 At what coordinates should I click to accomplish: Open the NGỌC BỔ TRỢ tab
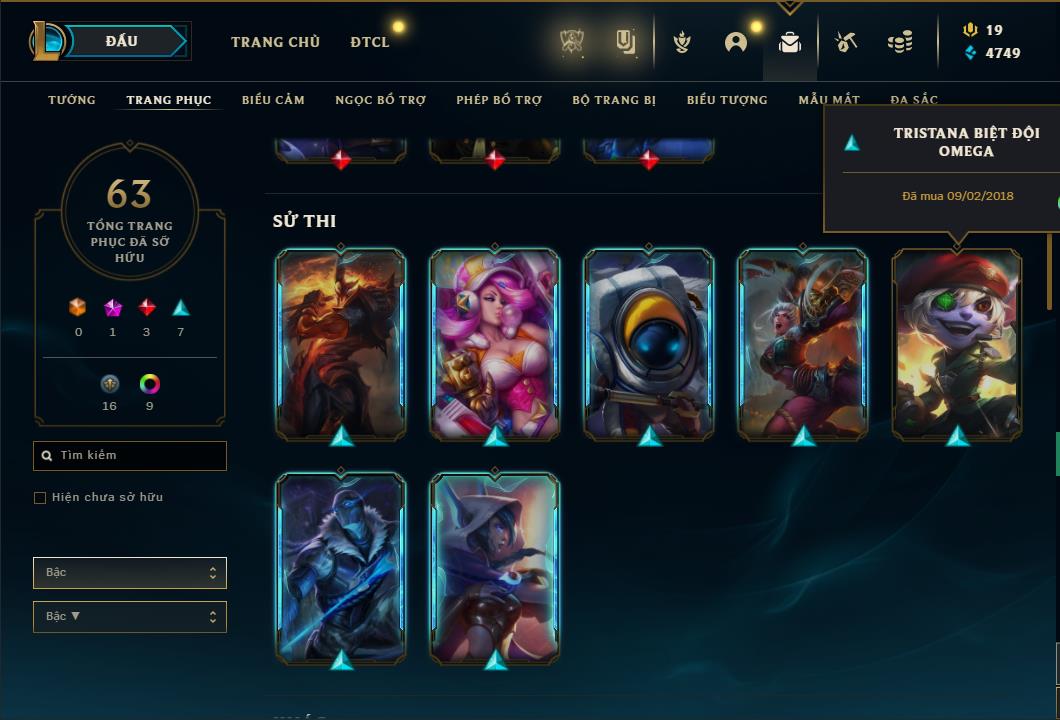click(380, 100)
